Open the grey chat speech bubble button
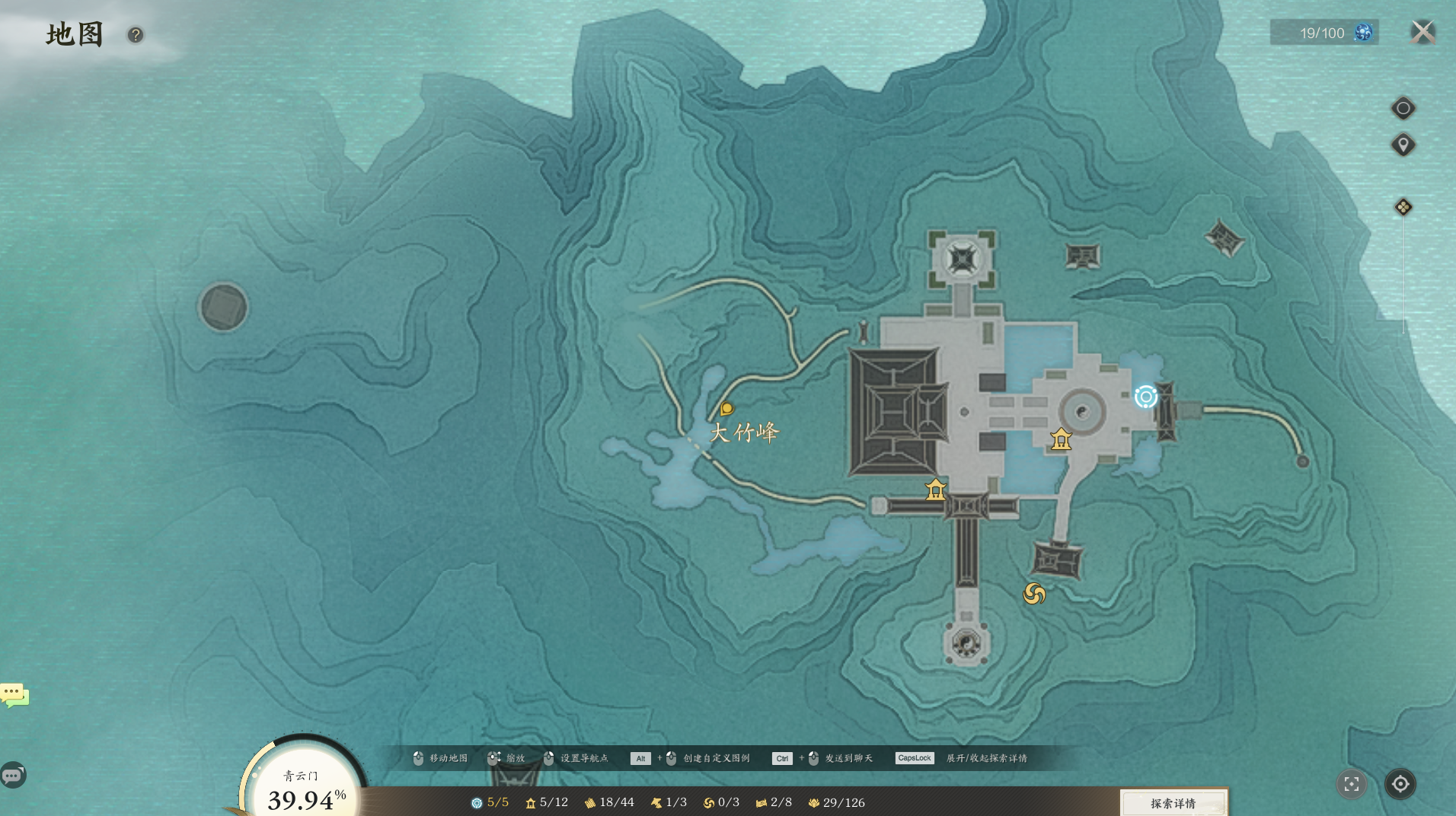Viewport: 1456px width, 816px height. [x=13, y=775]
